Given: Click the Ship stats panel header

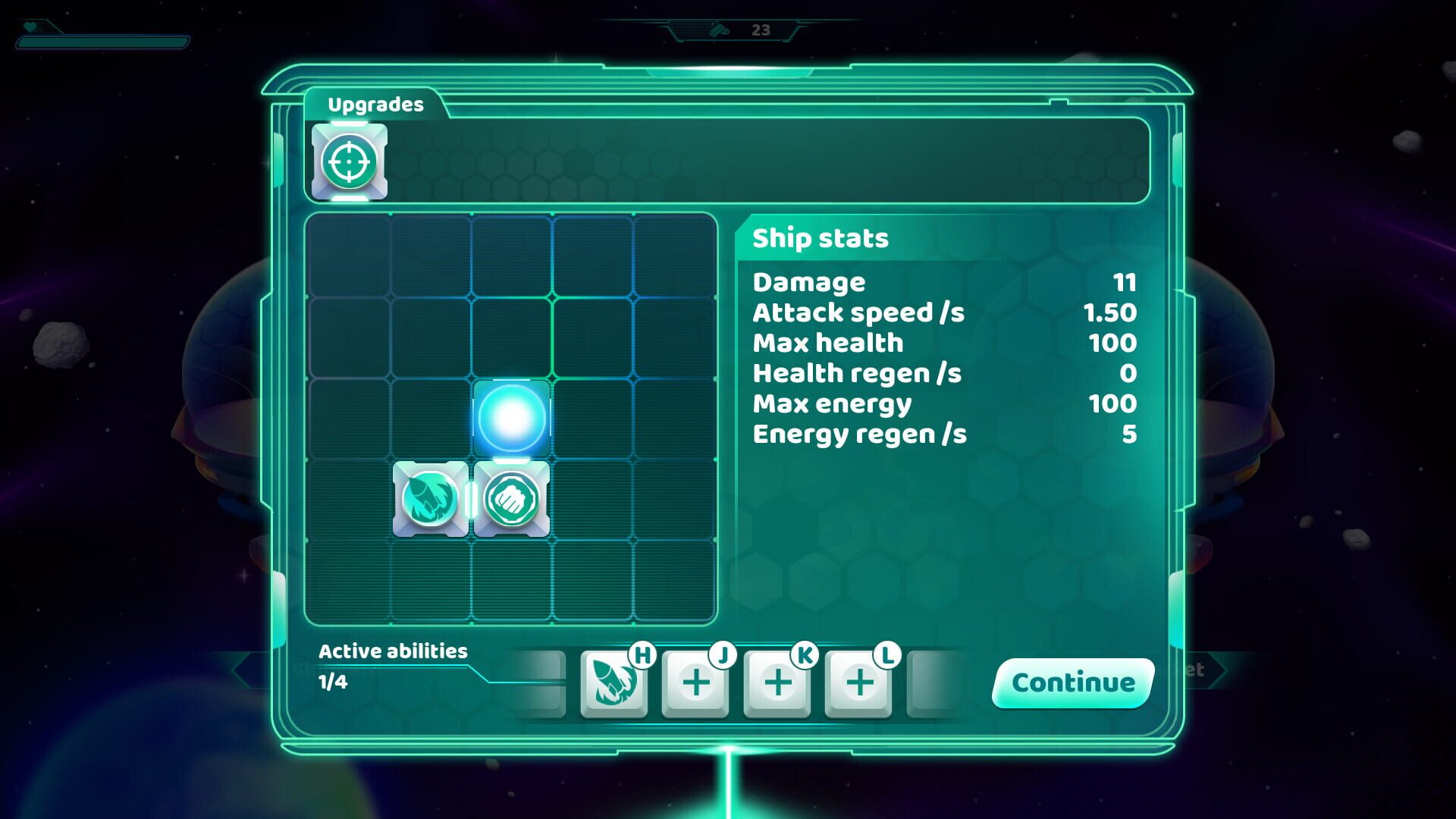Looking at the screenshot, I should (818, 238).
